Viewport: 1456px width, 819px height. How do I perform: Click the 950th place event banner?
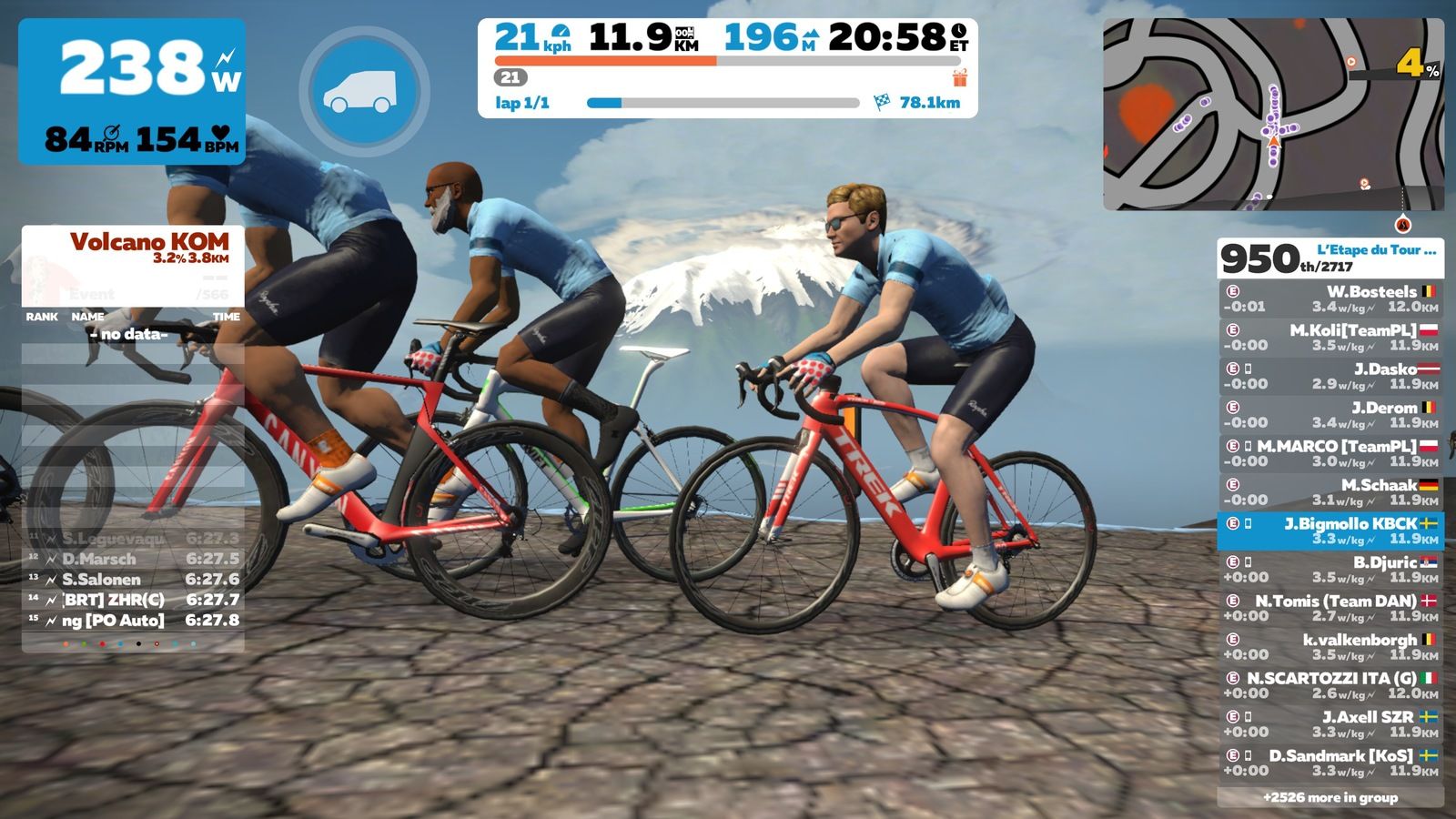[1330, 258]
